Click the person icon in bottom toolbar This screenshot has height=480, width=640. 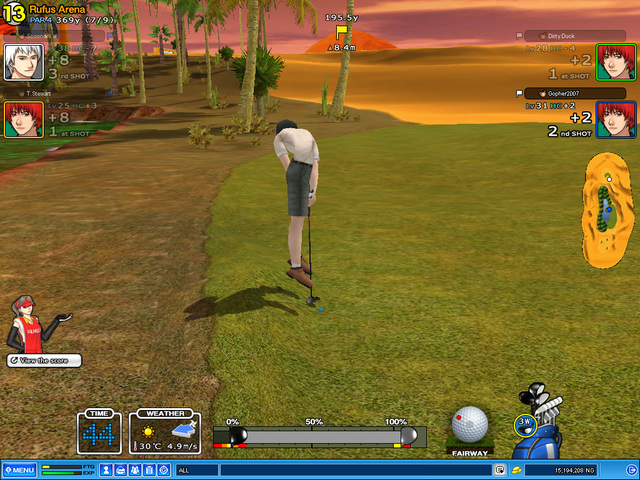(x=107, y=470)
